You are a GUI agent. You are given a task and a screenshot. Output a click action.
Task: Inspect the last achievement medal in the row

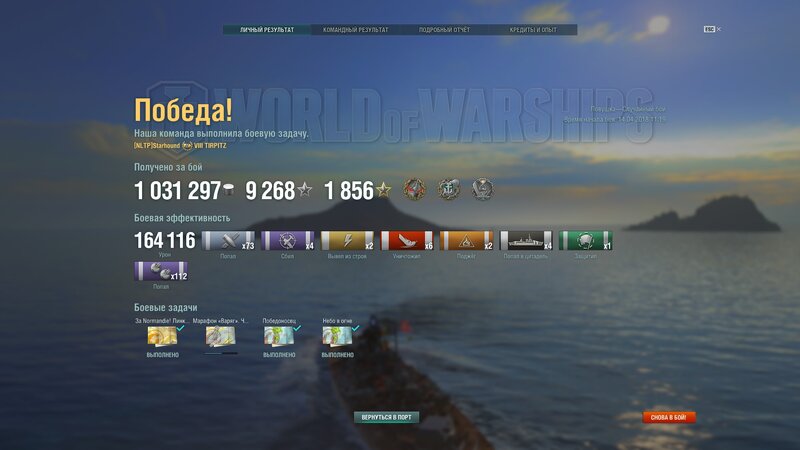(483, 190)
